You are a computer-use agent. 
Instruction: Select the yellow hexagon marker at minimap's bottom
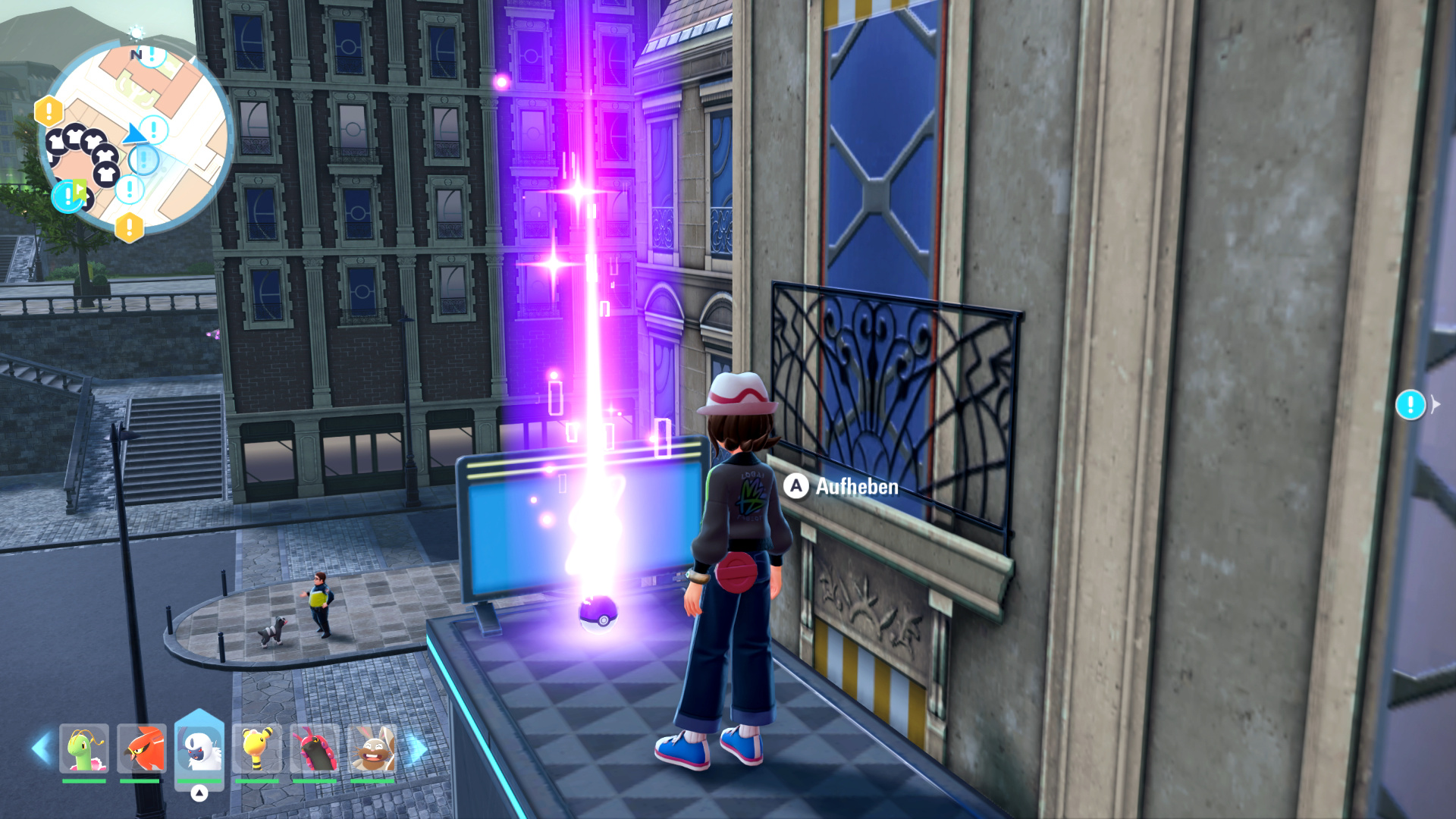coord(130,226)
